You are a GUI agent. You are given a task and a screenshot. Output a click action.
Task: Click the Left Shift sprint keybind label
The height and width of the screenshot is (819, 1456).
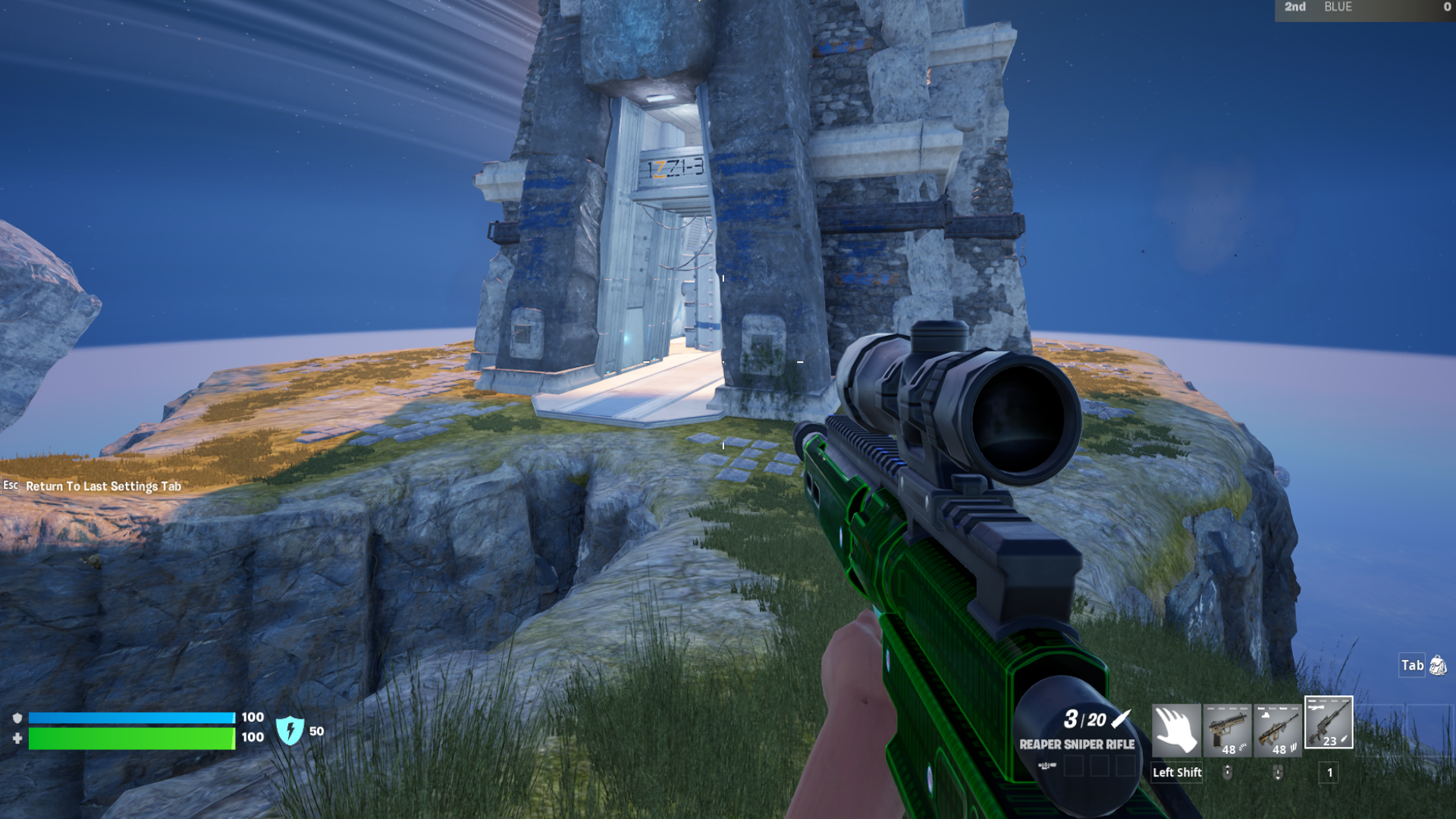[1176, 773]
